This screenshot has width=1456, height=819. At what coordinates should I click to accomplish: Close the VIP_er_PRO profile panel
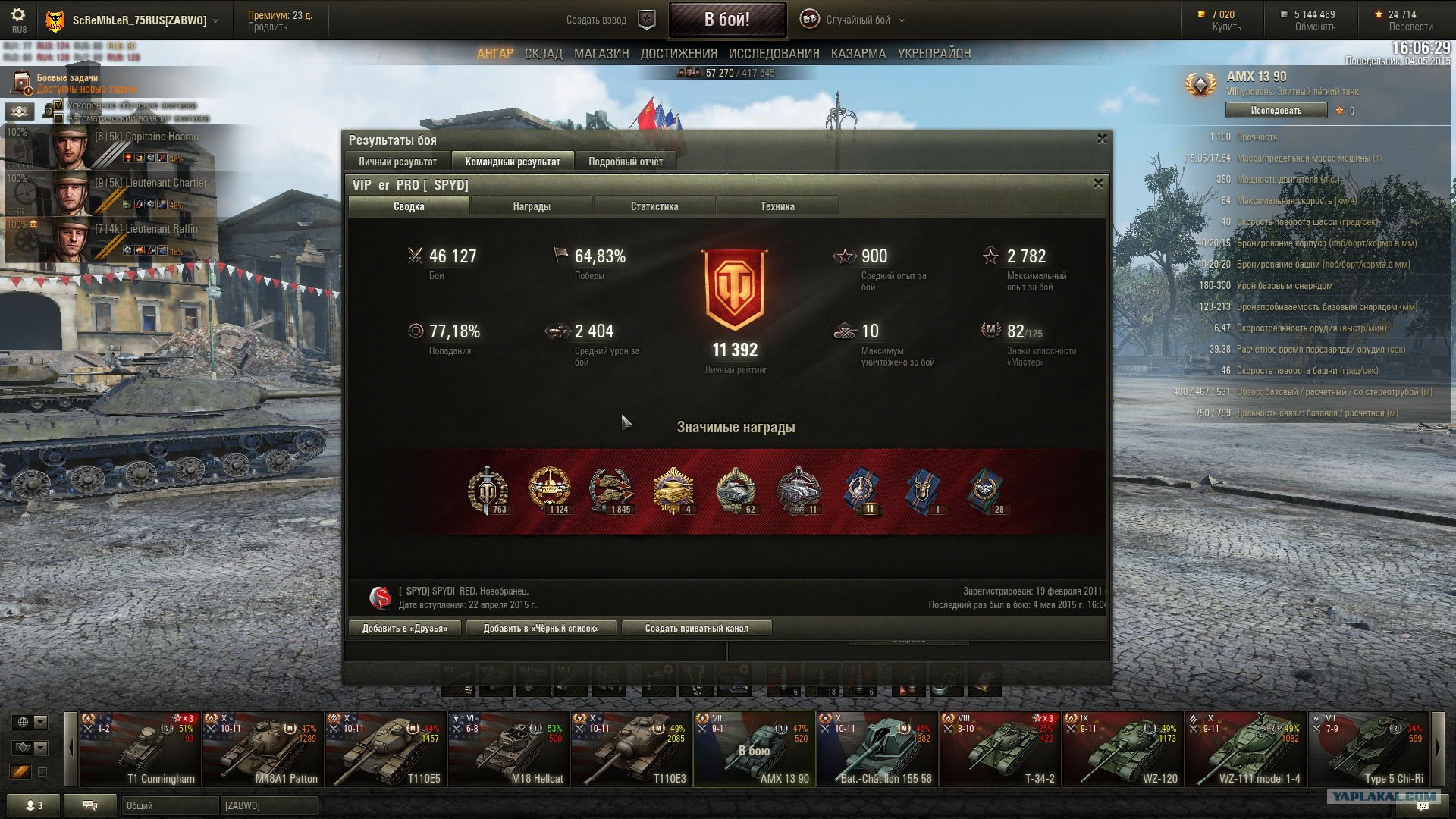pos(1098,184)
